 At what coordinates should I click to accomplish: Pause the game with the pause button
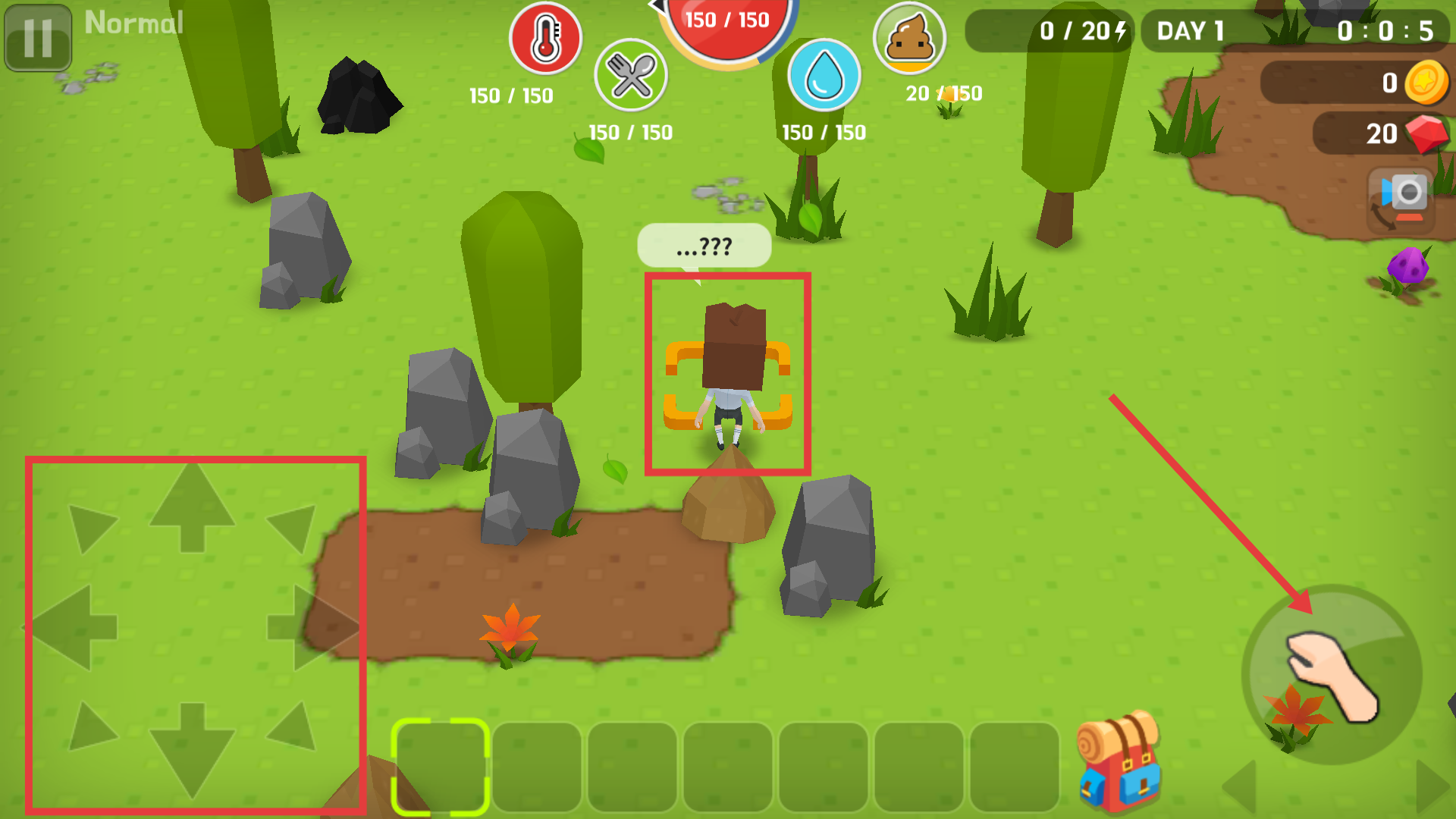[38, 38]
